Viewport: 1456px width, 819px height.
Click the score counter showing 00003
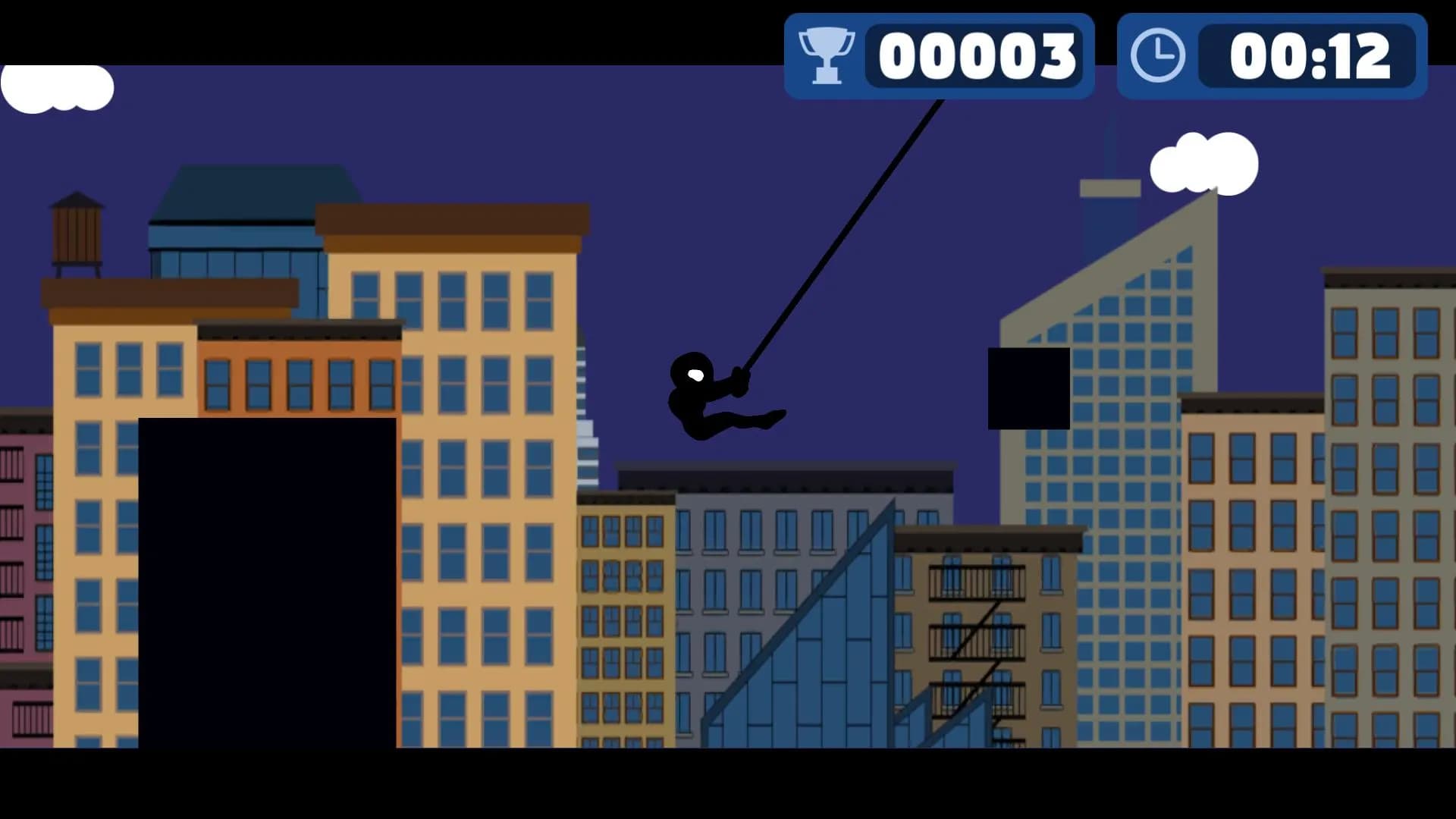coord(978,55)
